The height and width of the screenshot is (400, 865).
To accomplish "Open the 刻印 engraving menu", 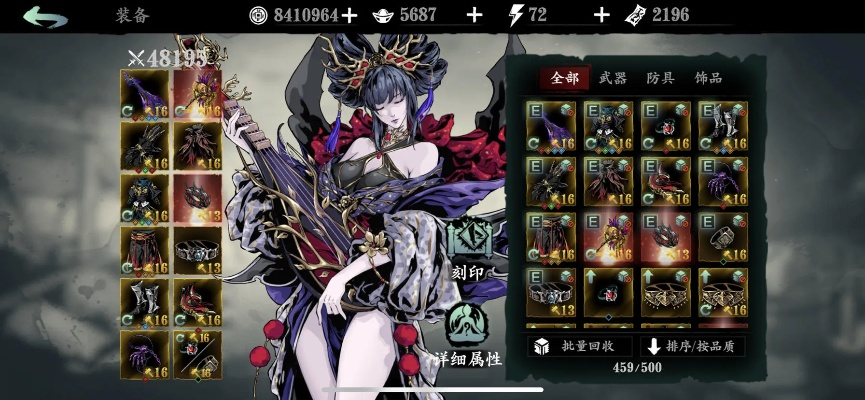I will pyautogui.click(x=467, y=246).
